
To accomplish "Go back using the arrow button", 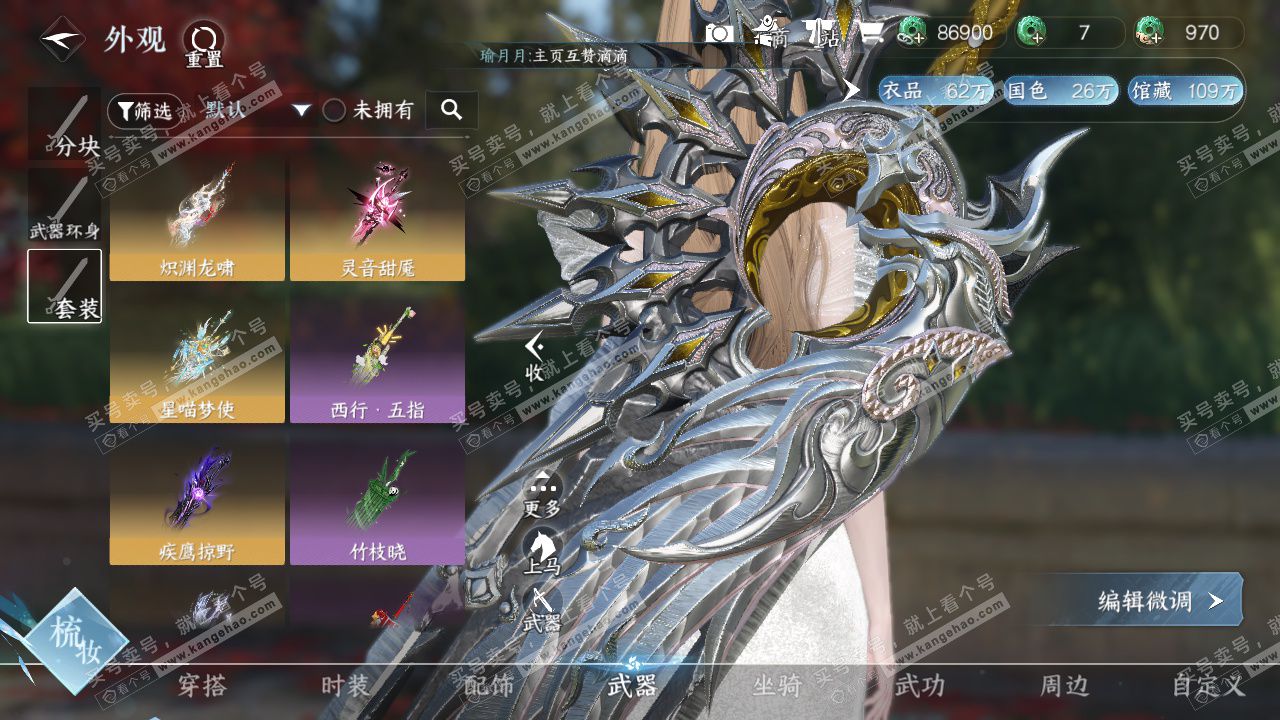I will tap(62, 40).
